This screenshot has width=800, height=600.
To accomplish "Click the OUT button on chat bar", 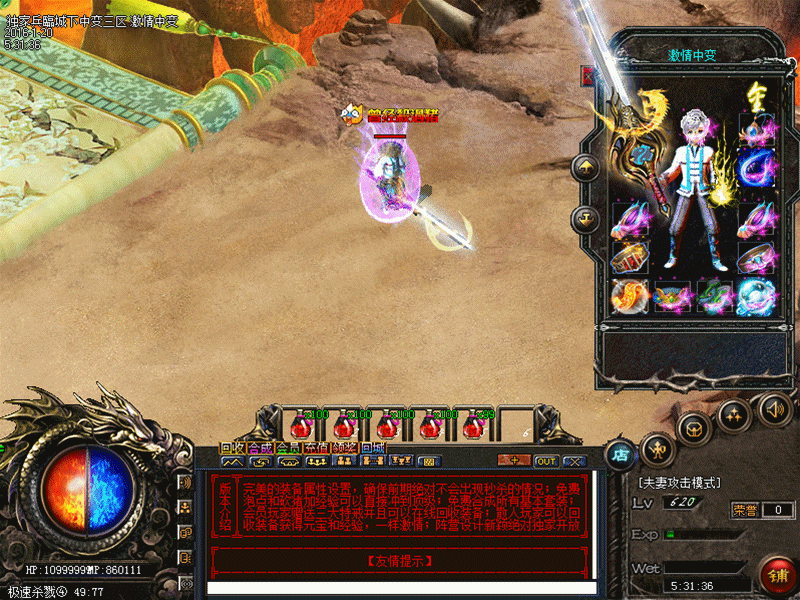I will (546, 461).
